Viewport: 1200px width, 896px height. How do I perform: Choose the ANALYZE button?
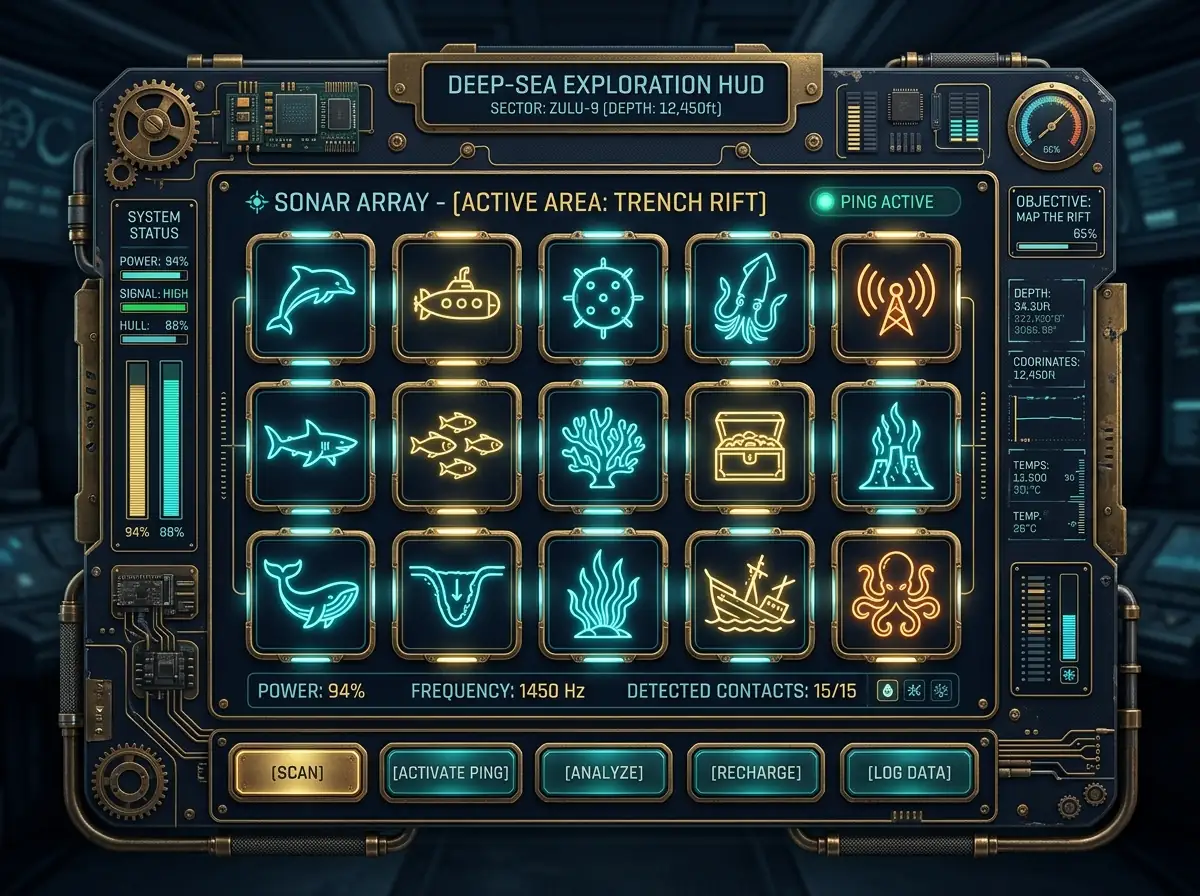pyautogui.click(x=603, y=773)
